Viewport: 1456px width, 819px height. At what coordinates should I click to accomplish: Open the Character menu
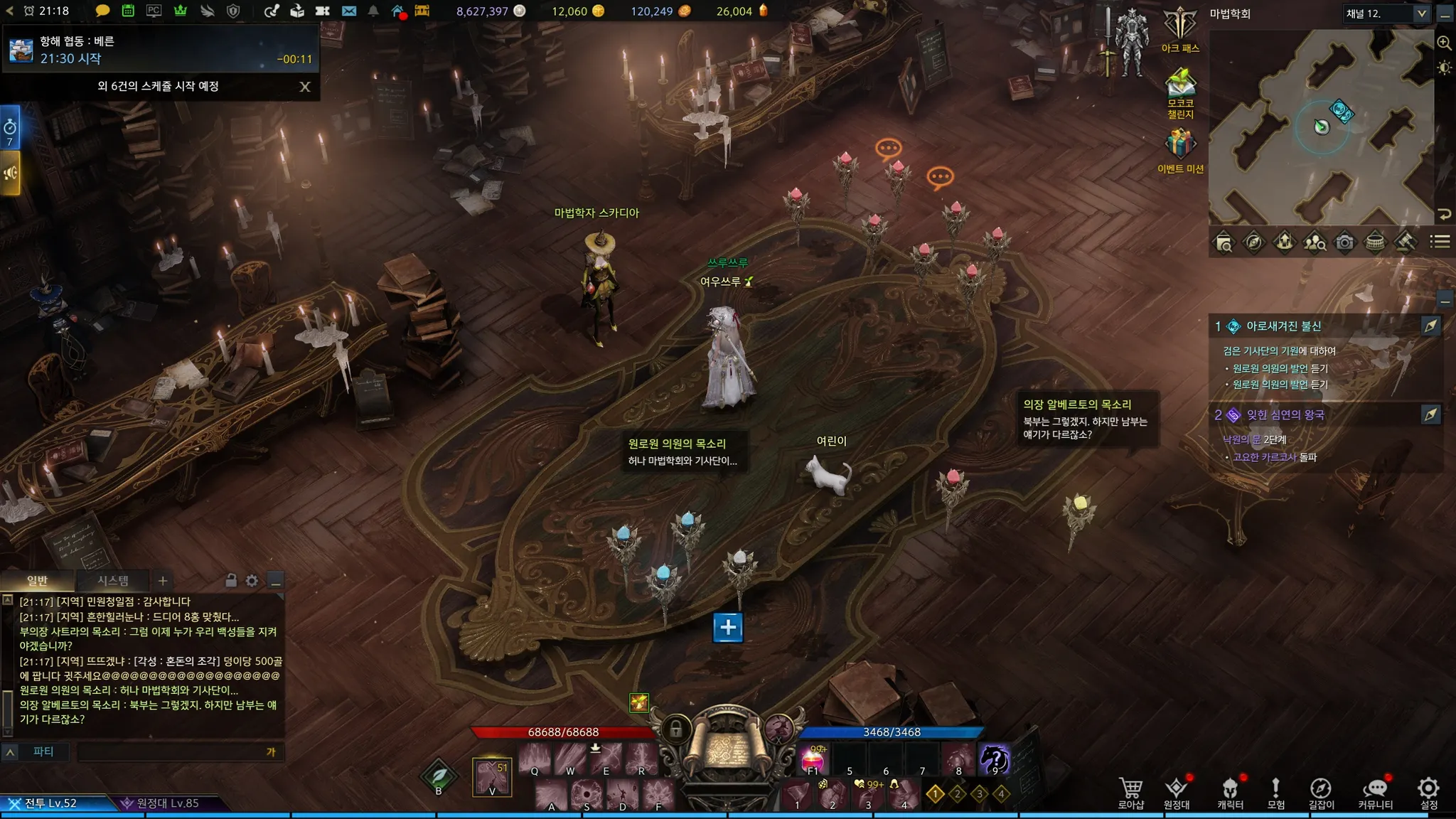(1230, 792)
